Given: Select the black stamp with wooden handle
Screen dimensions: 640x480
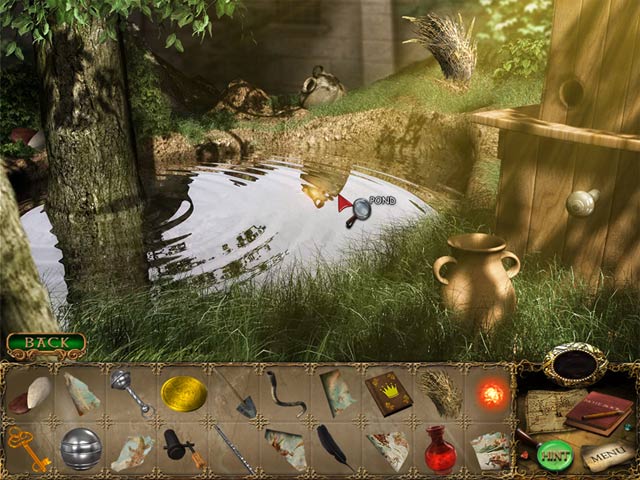Looking at the screenshot, I should [183, 447].
